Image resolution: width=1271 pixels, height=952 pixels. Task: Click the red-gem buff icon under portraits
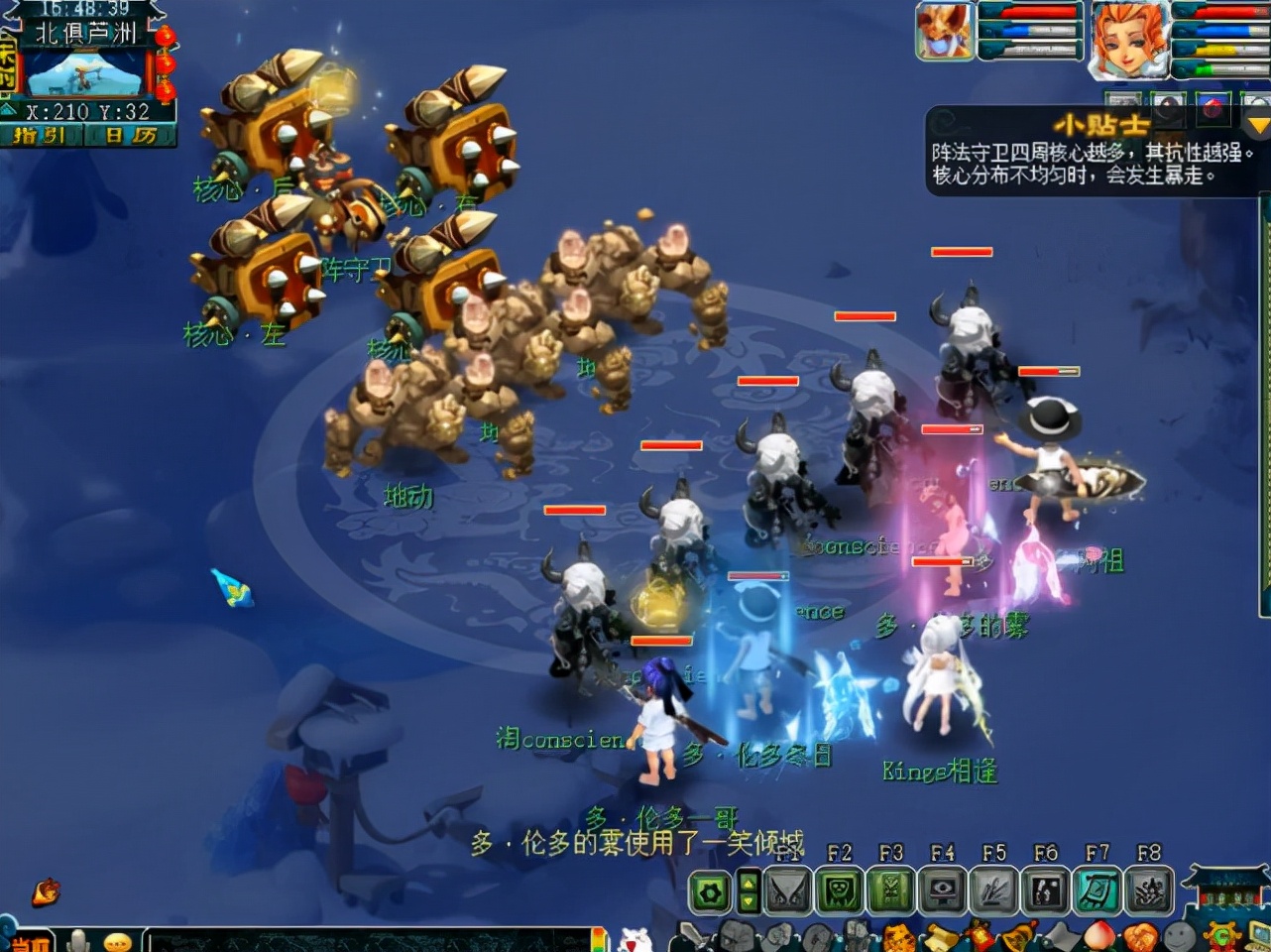(x=1213, y=106)
